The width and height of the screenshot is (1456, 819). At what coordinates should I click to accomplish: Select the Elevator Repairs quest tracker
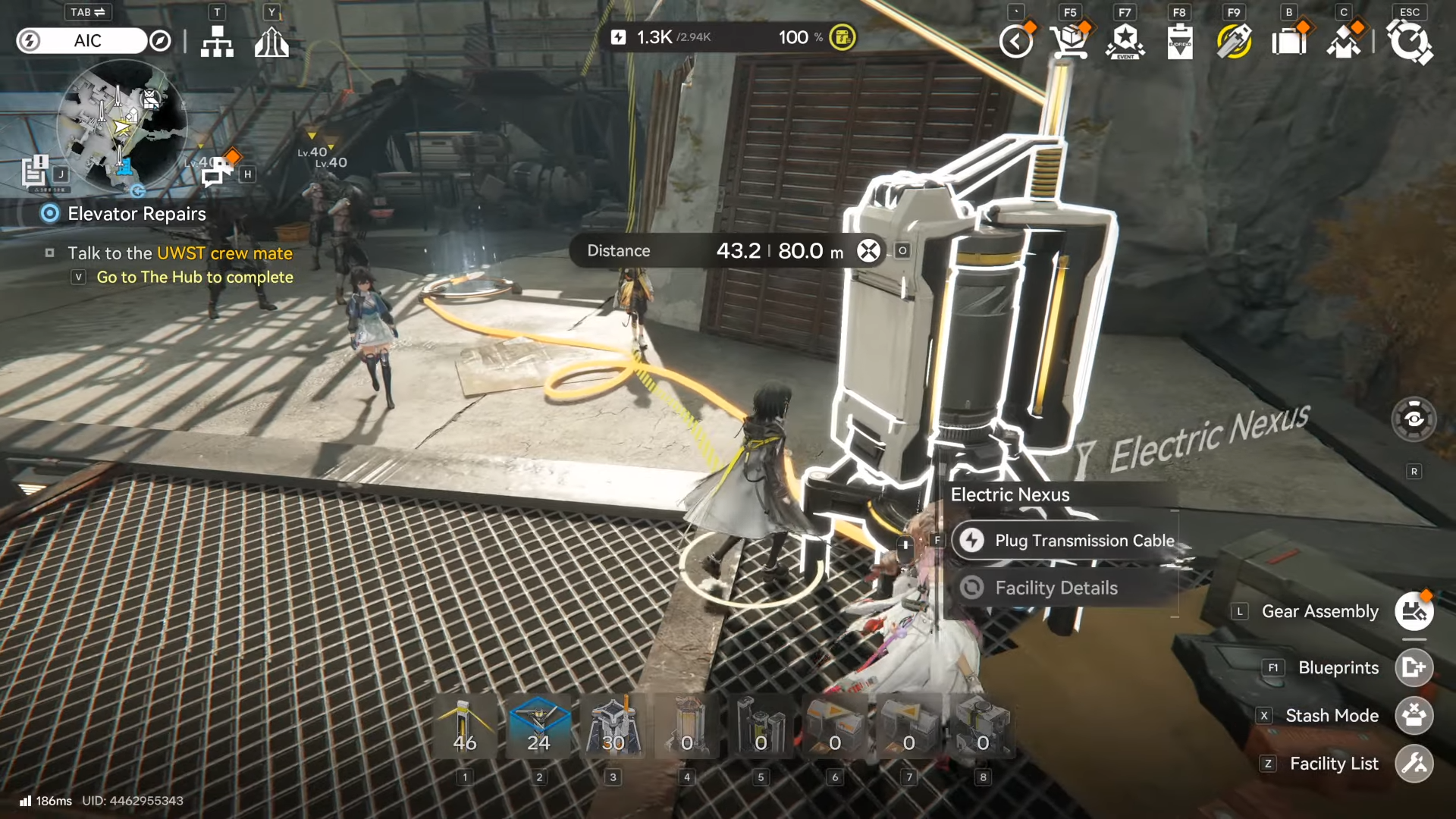(136, 214)
